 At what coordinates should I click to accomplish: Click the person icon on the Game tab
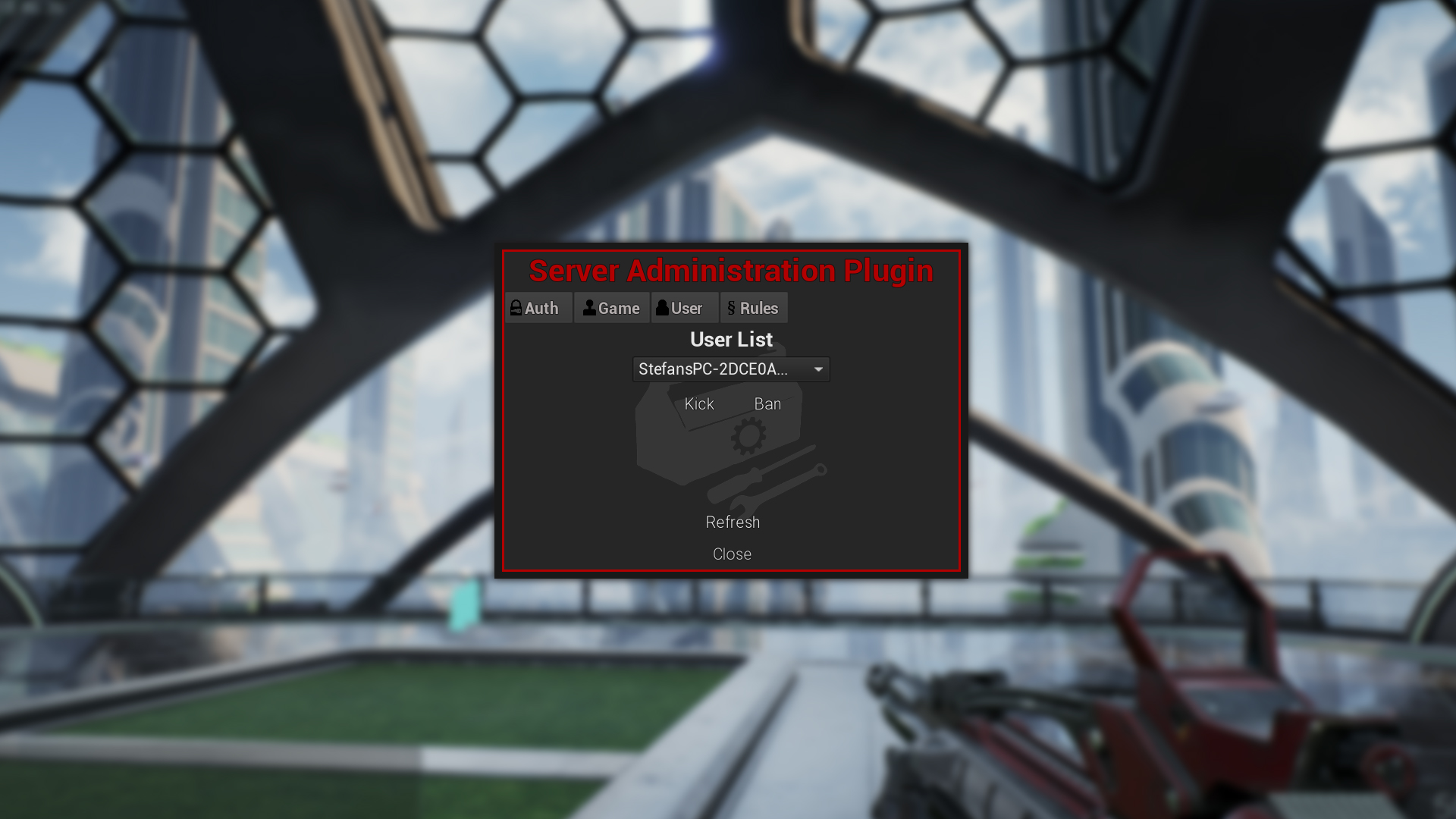coord(589,308)
